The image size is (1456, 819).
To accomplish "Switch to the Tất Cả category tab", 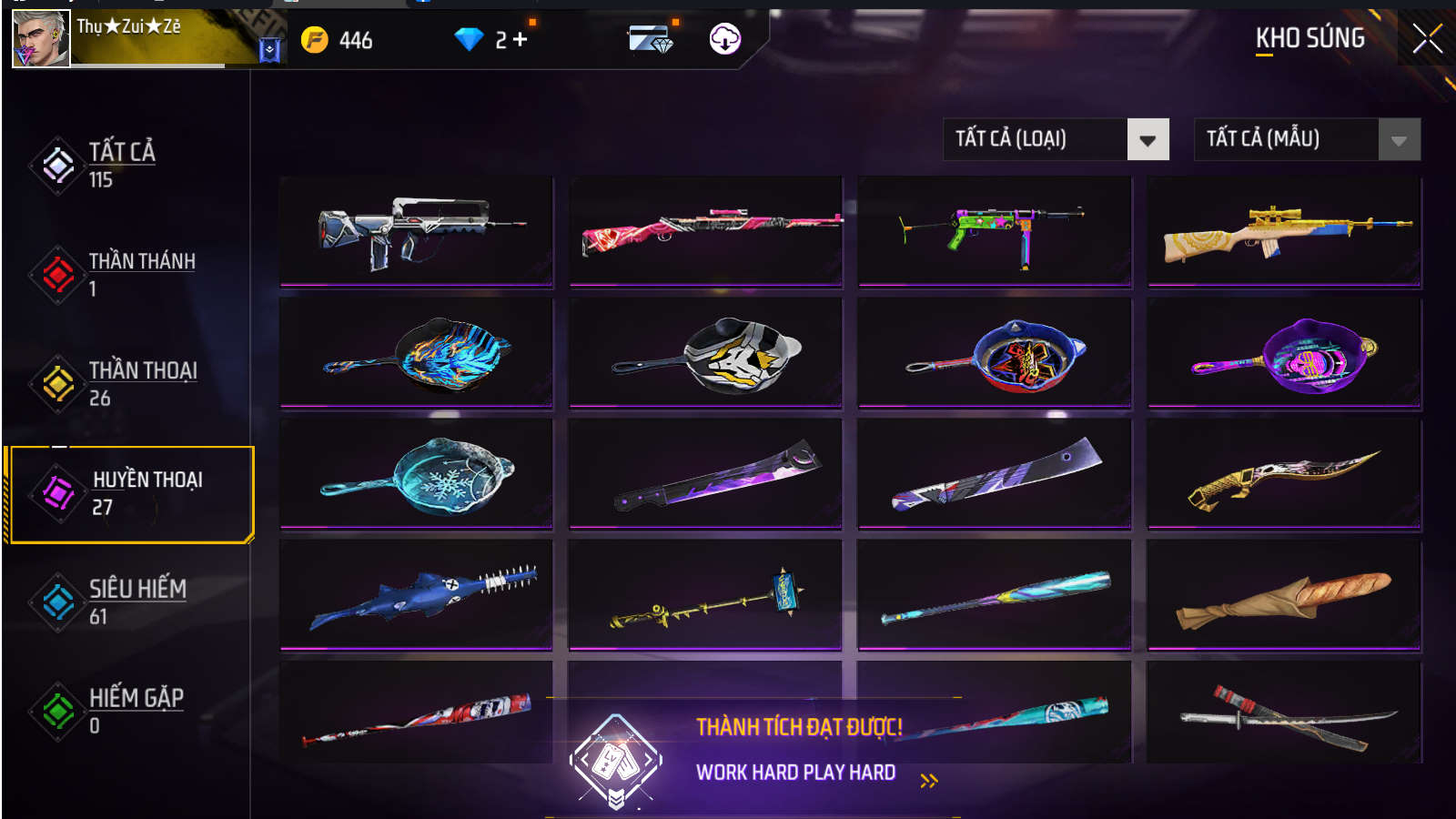I will pyautogui.click(x=121, y=165).
